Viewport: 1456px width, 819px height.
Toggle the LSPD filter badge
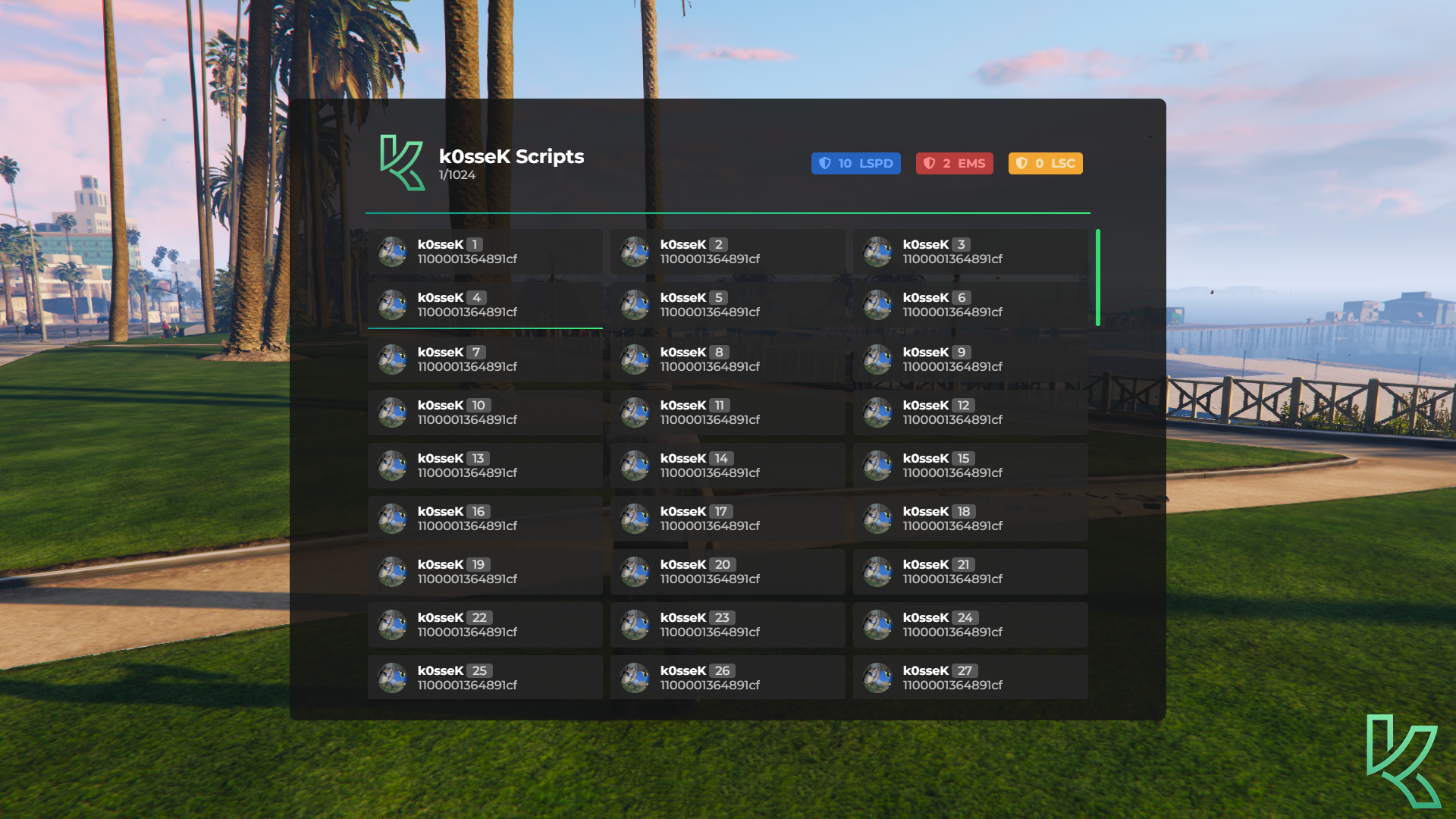(855, 163)
